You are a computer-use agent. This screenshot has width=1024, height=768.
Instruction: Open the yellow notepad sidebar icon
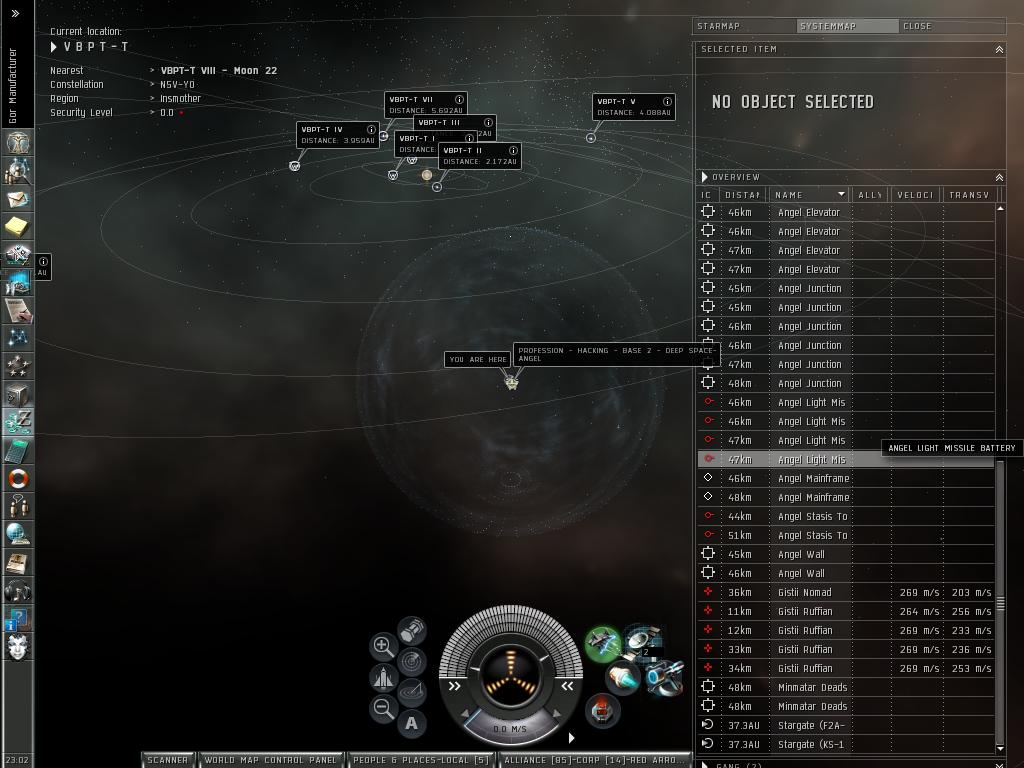(x=17, y=227)
